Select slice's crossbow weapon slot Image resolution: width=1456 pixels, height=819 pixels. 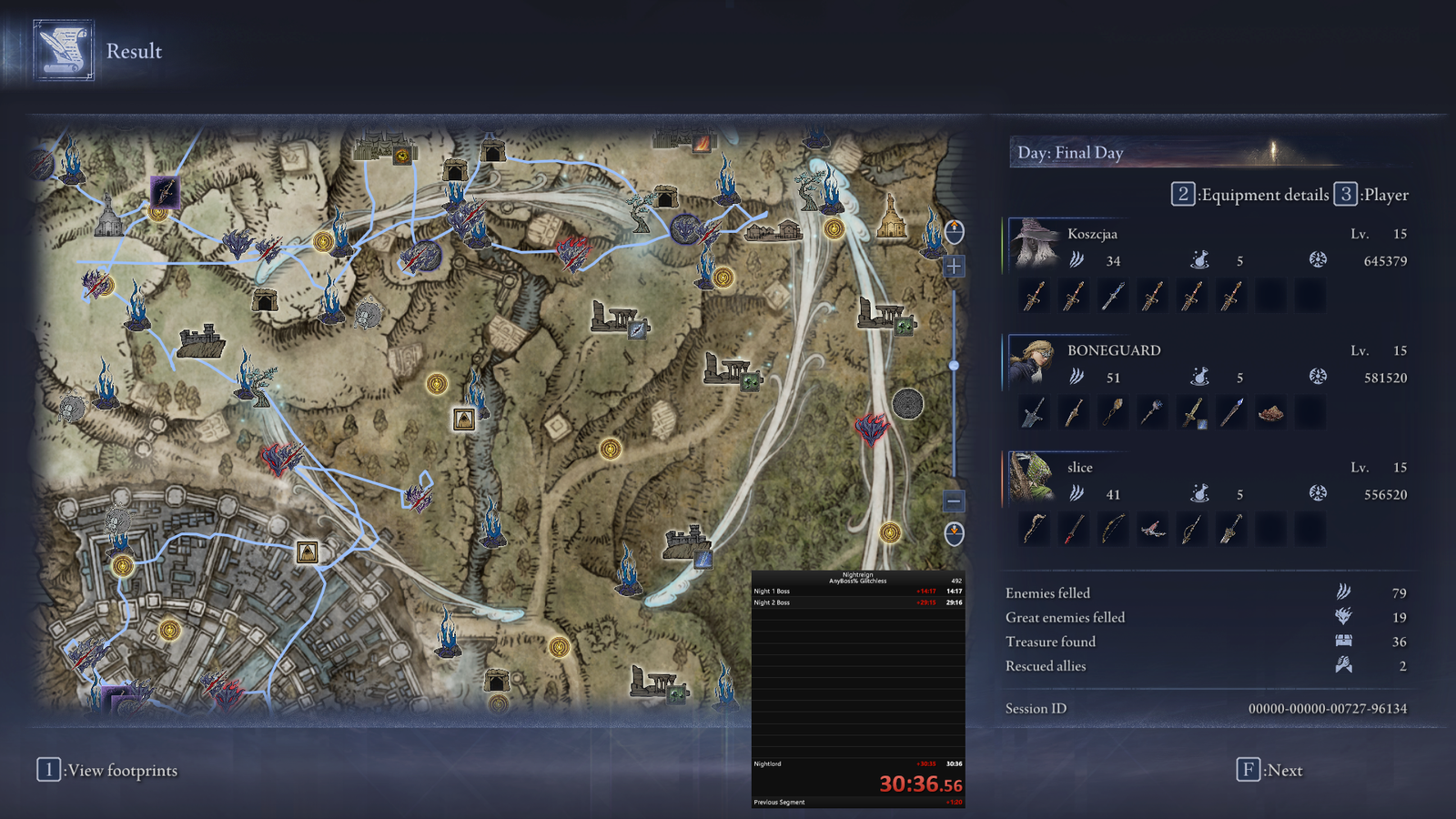[x=1152, y=530]
